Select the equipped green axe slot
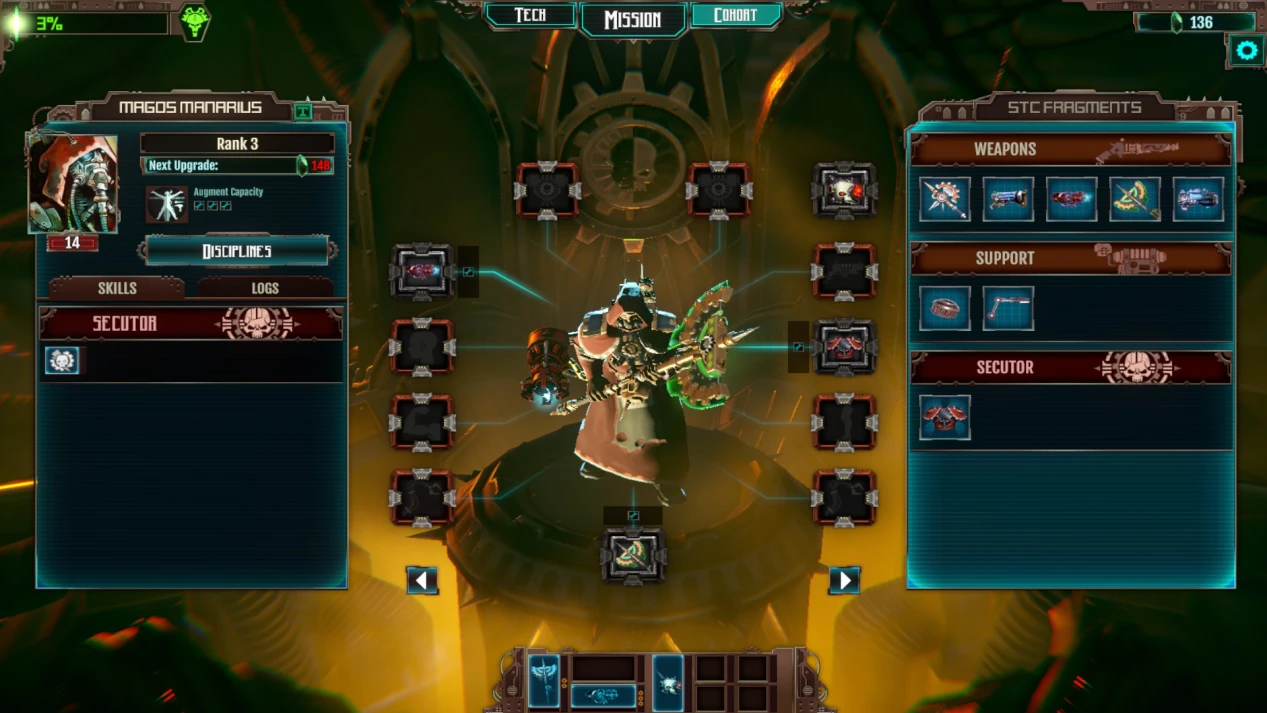Image resolution: width=1267 pixels, height=713 pixels. [633, 555]
